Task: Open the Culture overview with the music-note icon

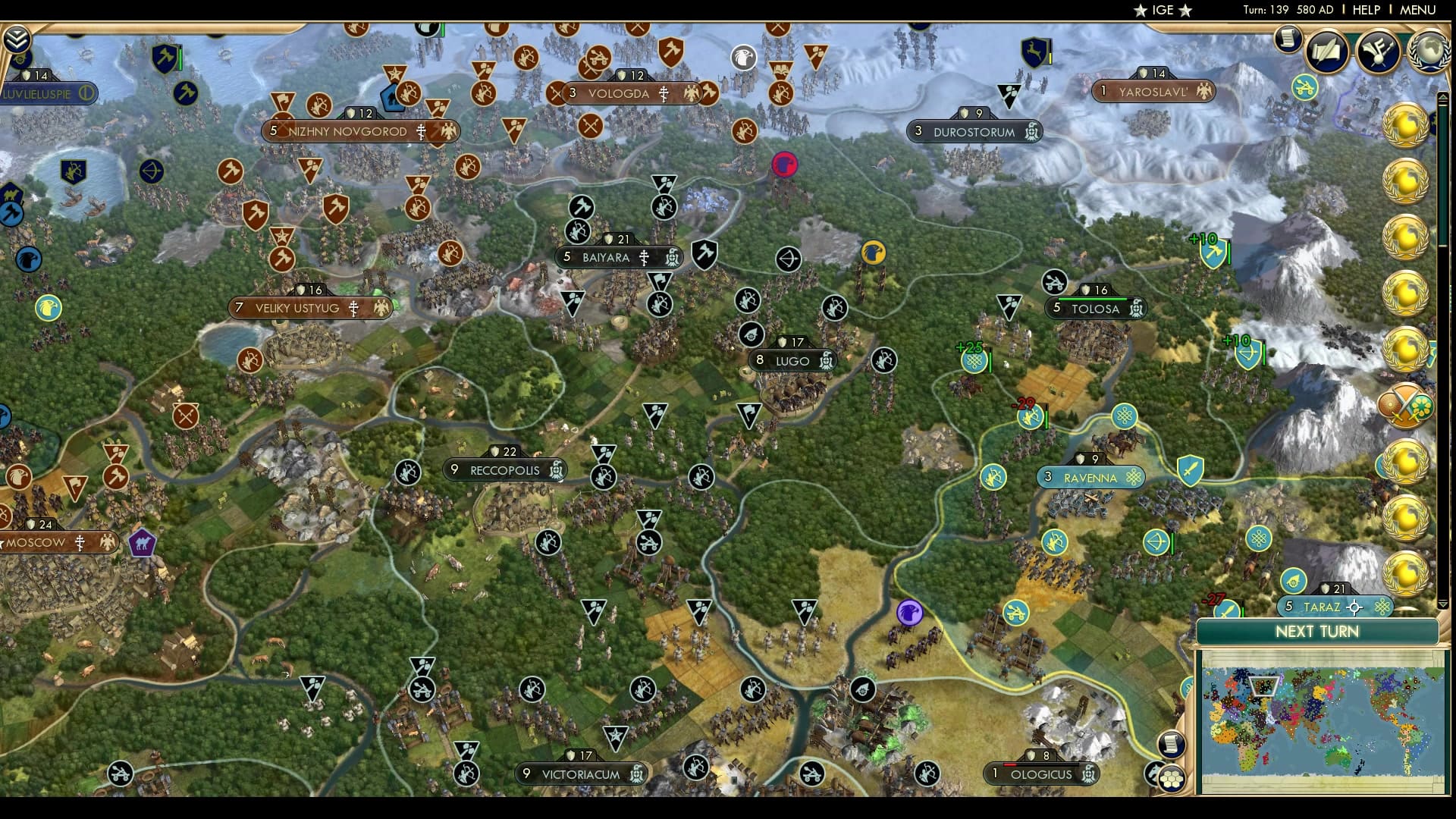Action: (1376, 51)
